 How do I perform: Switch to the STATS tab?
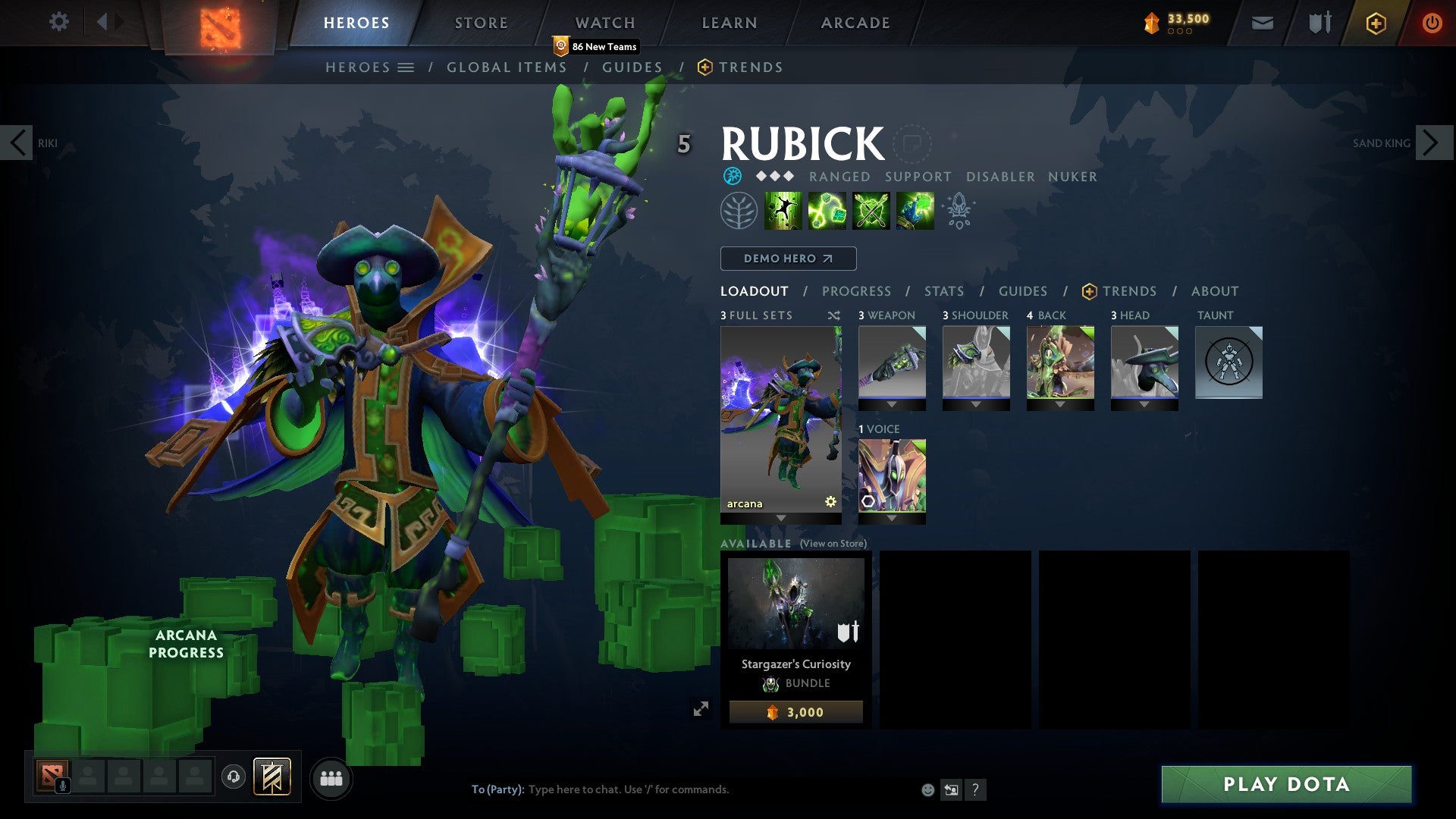coord(943,290)
